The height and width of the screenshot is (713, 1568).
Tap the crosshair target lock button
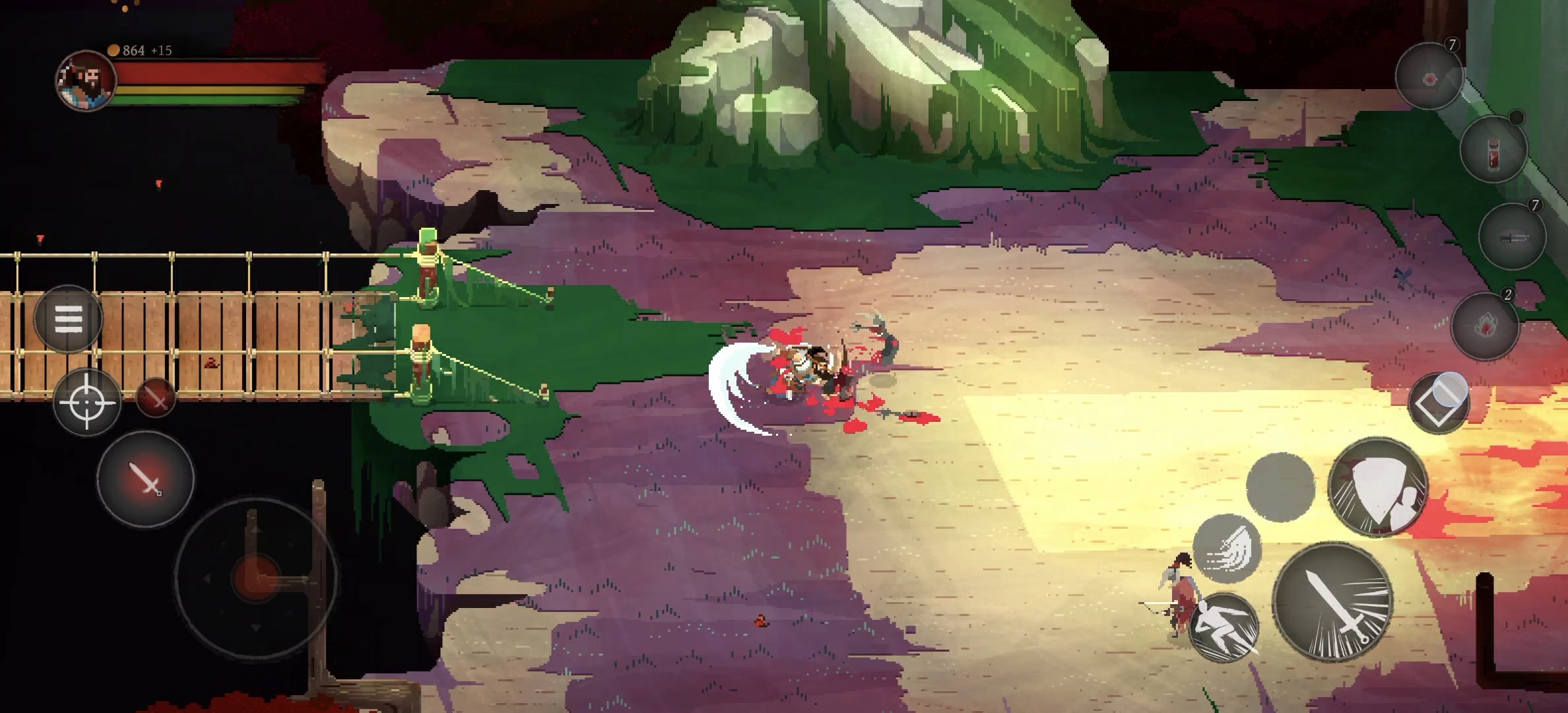(x=87, y=402)
